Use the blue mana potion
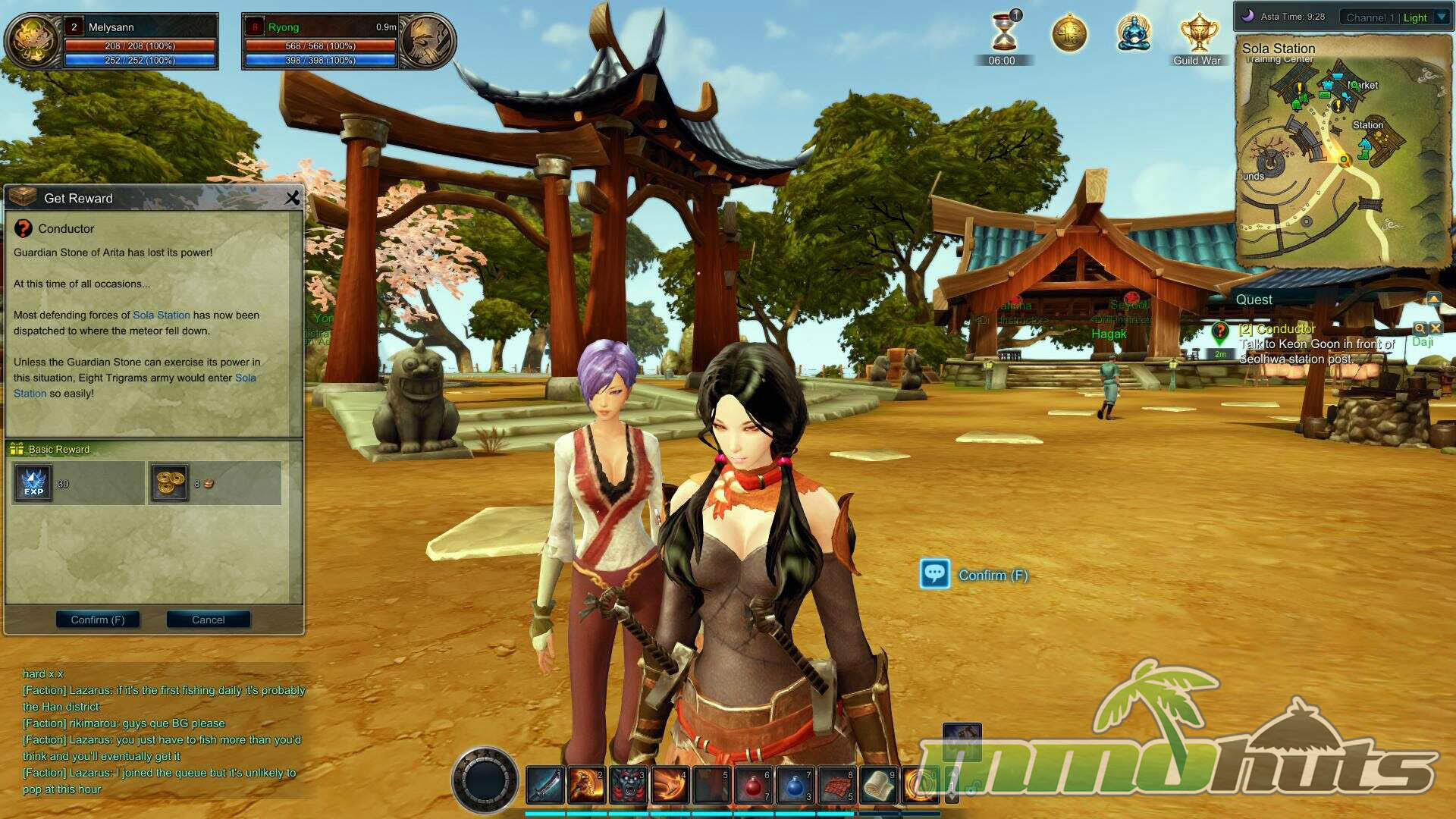 tap(794, 785)
